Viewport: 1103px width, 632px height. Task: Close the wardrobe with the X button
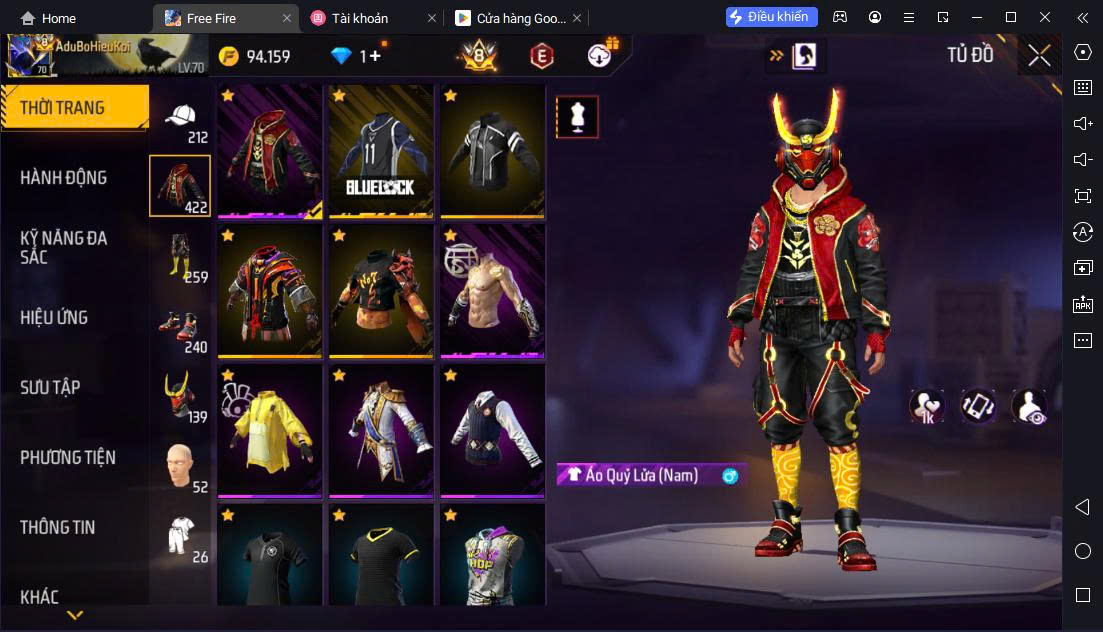coord(1039,56)
